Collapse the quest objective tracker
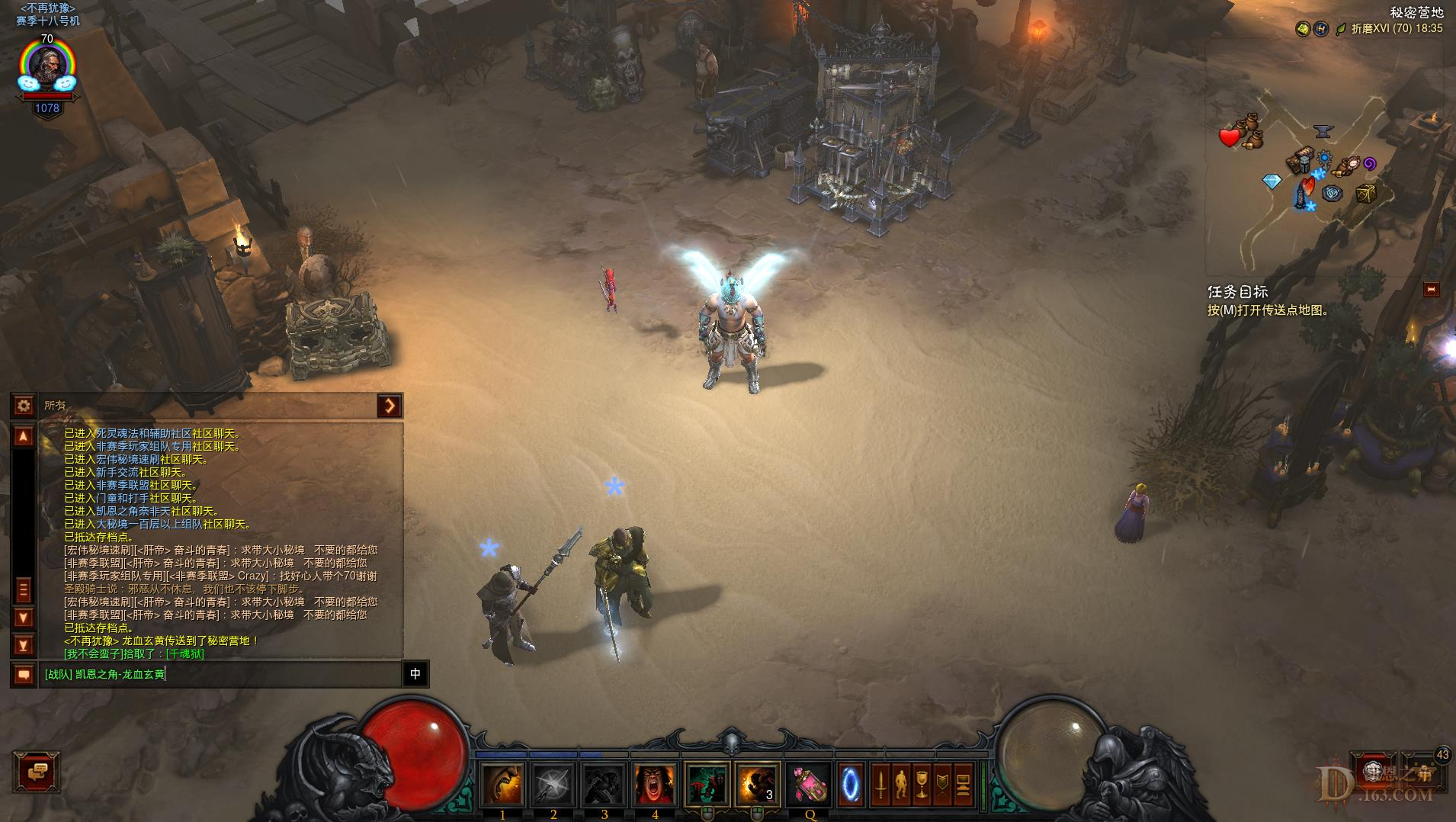Screen dimensions: 1456x822 coord(1431,290)
